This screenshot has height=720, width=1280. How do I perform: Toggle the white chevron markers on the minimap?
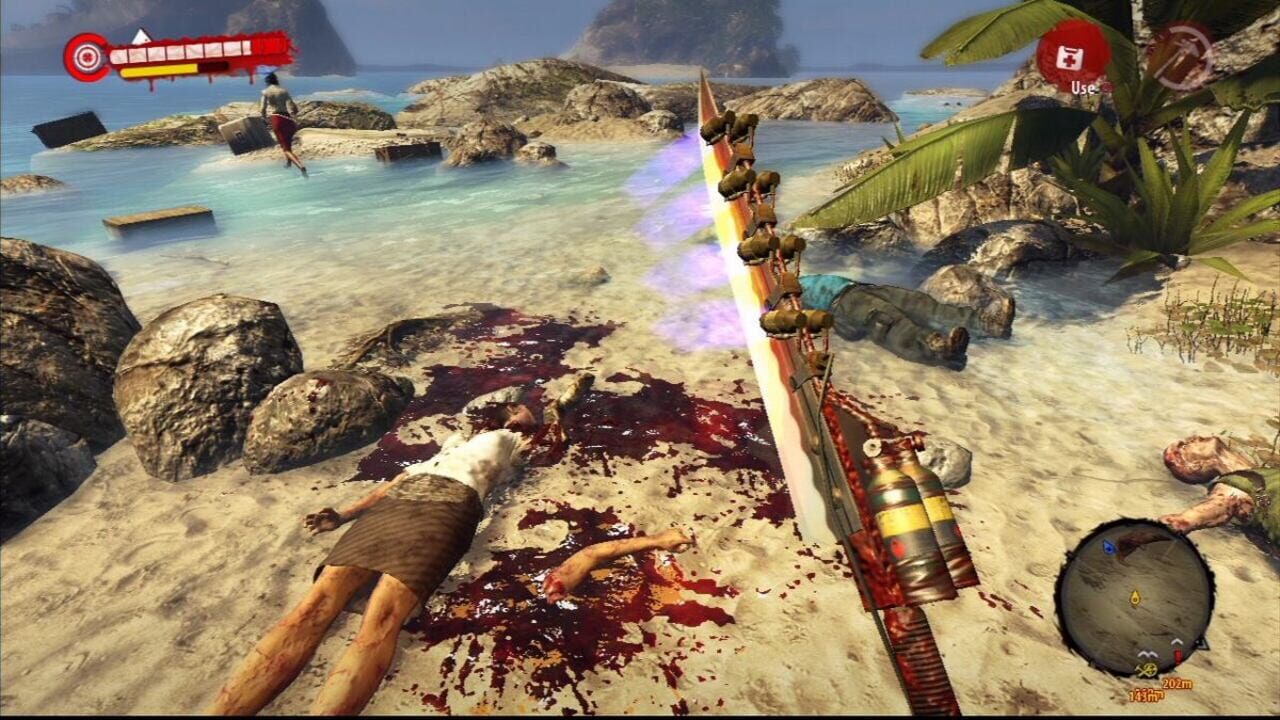coord(1147,651)
